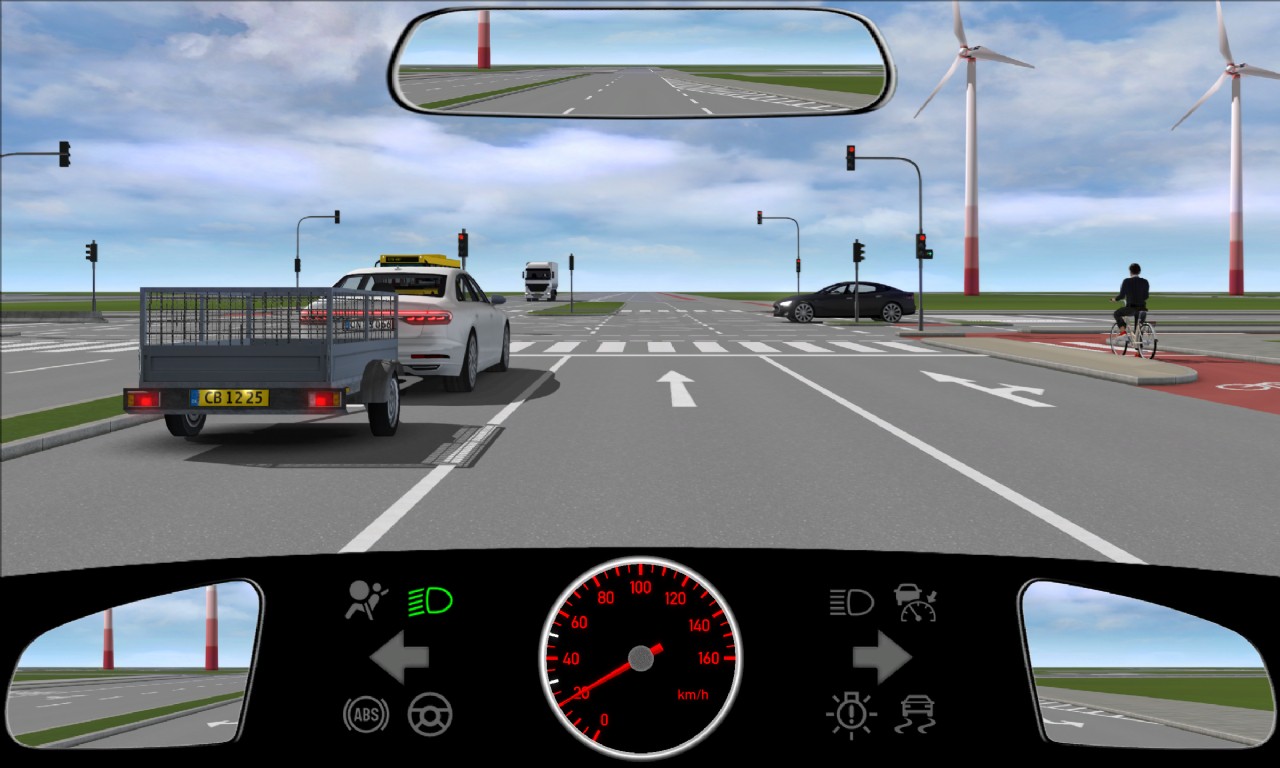Look in the right side mirror
1280x768 pixels.
[1143, 662]
